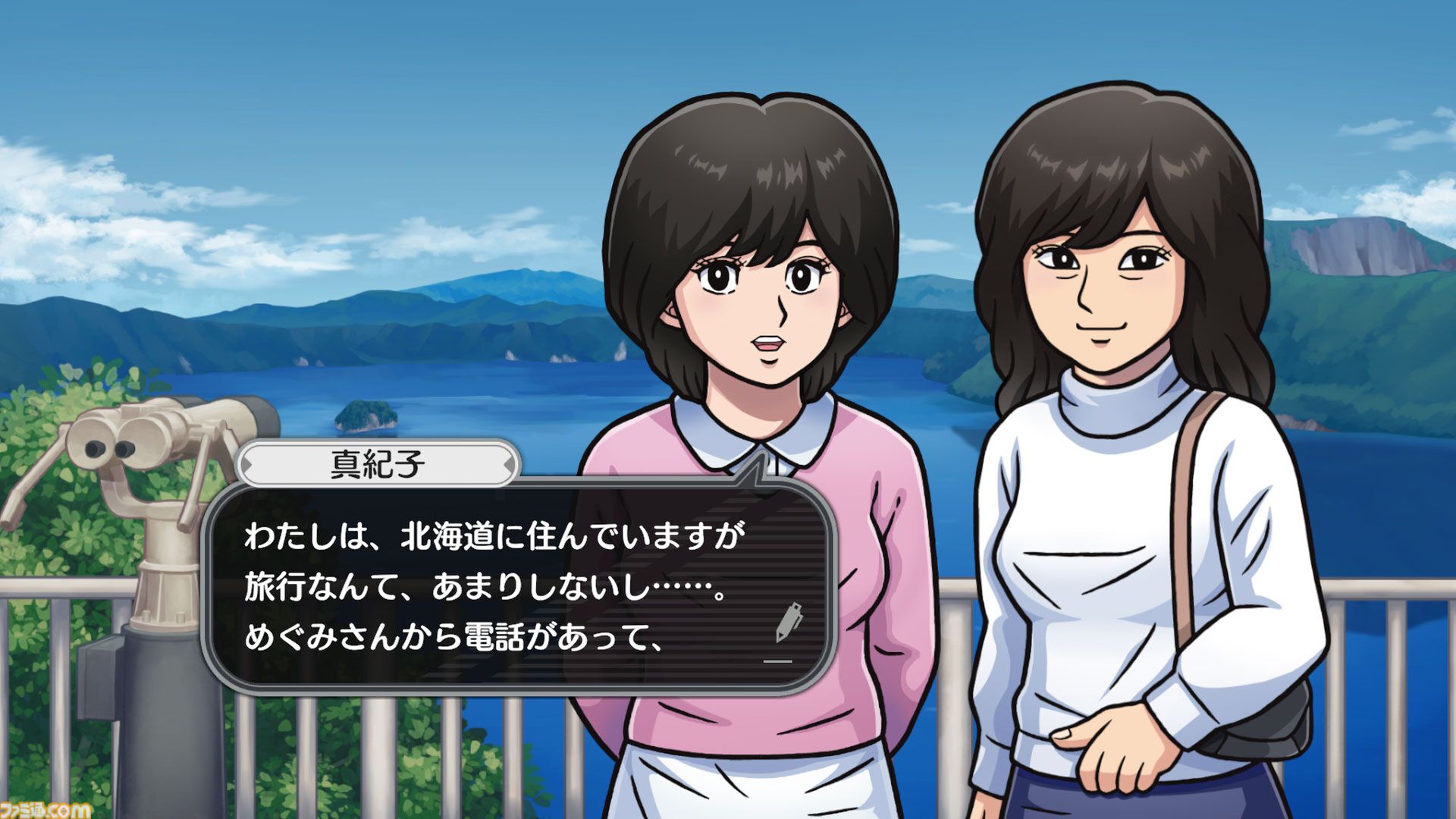Select the woman in the white turtleneck
This screenshot has width=1456, height=819.
click(x=1100, y=303)
